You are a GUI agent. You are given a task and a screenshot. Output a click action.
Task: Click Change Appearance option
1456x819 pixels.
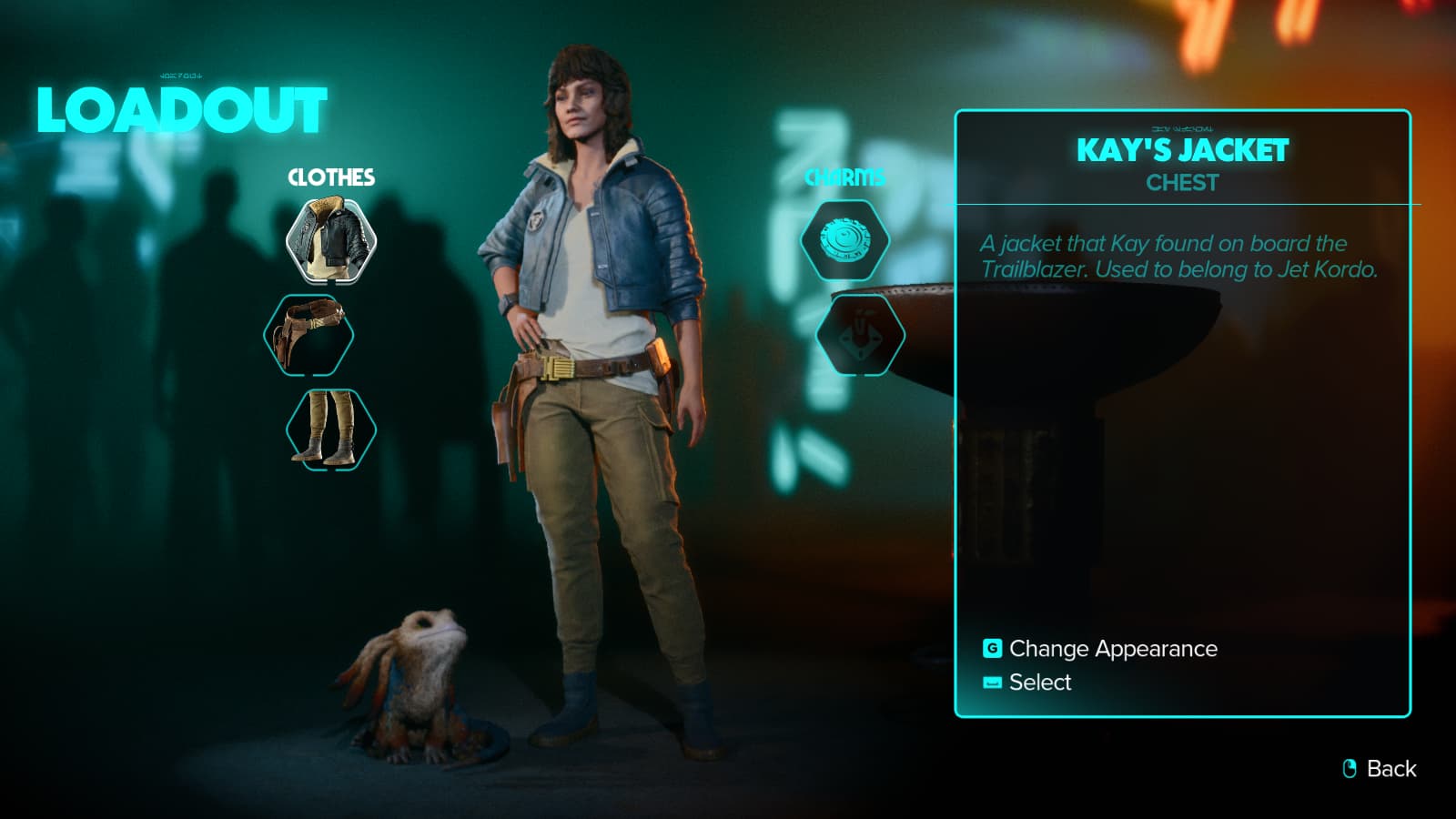tap(1112, 649)
